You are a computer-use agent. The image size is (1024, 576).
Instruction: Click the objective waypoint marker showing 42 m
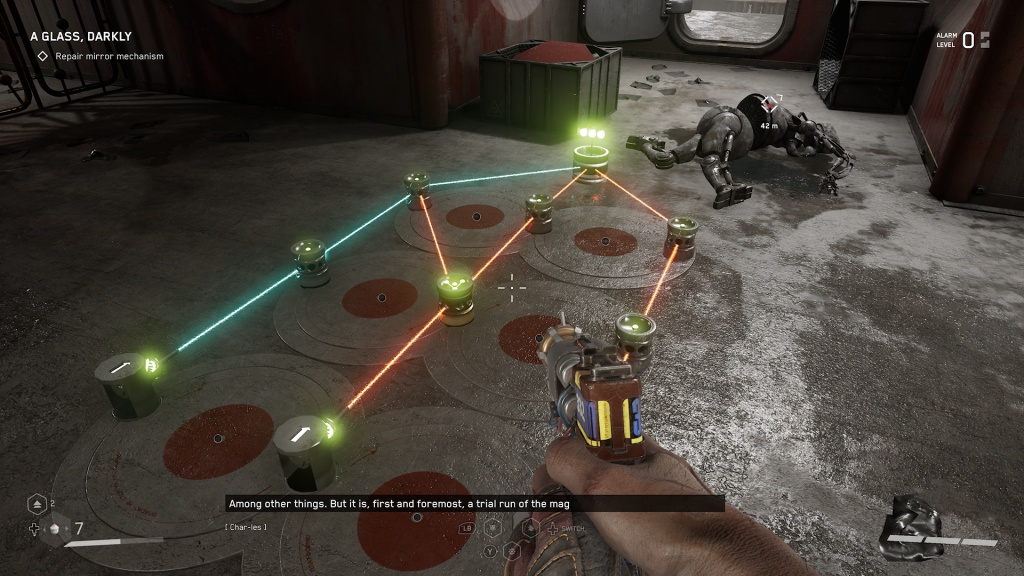click(769, 104)
